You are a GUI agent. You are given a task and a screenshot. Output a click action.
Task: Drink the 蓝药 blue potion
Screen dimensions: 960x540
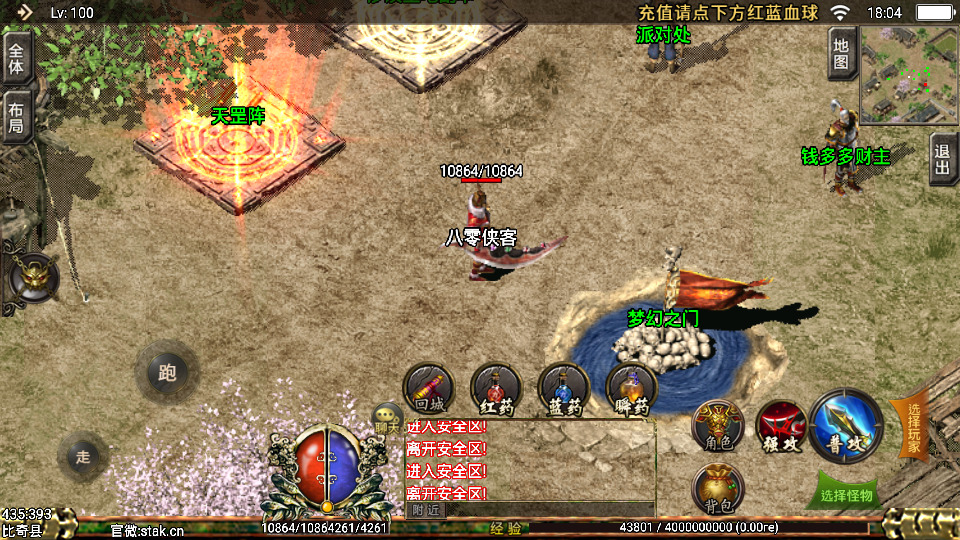564,390
